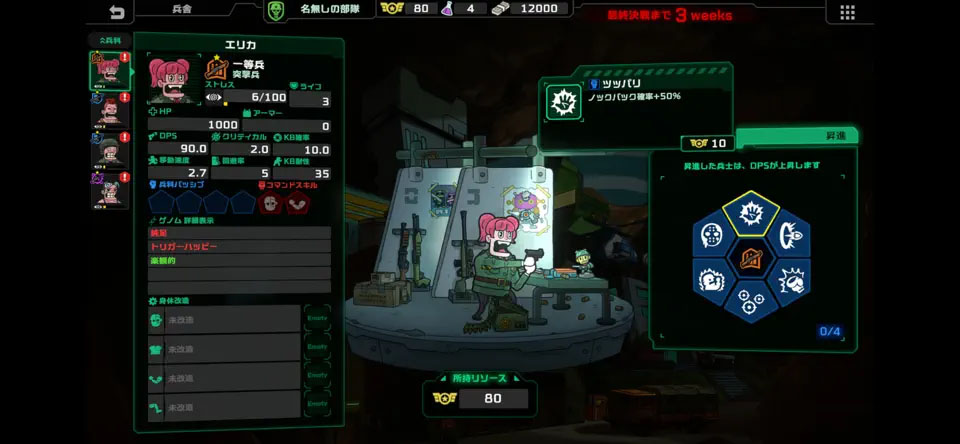Screen dimensions: 960x444
Task: Open the torso body-modification slot
Action: (224, 349)
